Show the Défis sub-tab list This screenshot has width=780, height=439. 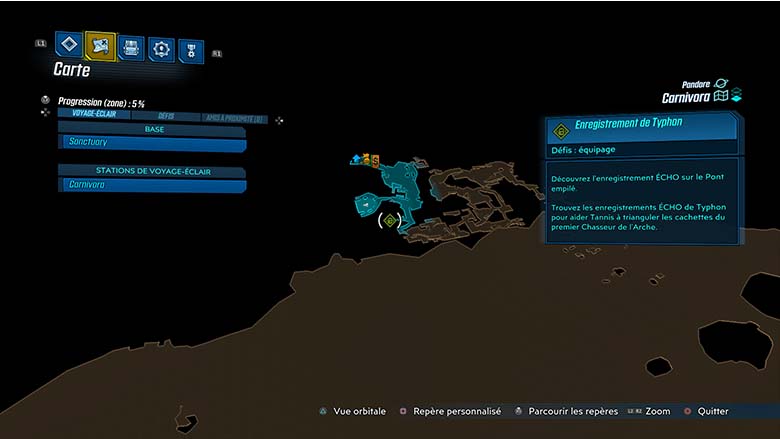166,117
